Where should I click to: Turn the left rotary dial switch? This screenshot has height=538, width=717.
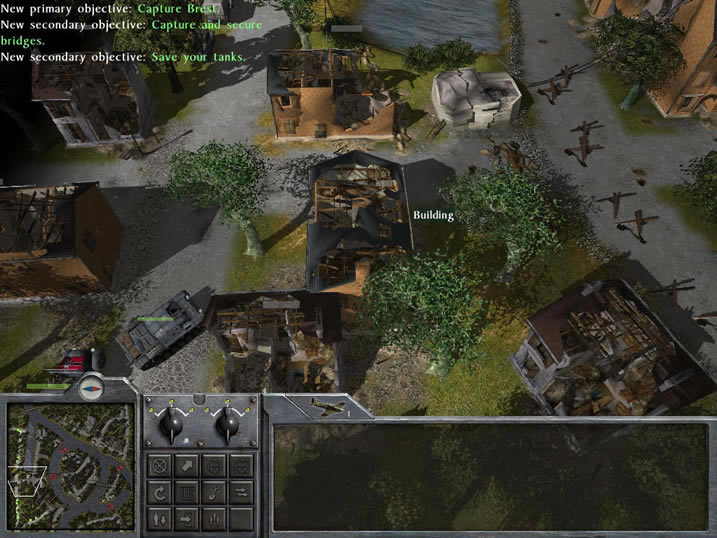pyautogui.click(x=172, y=425)
